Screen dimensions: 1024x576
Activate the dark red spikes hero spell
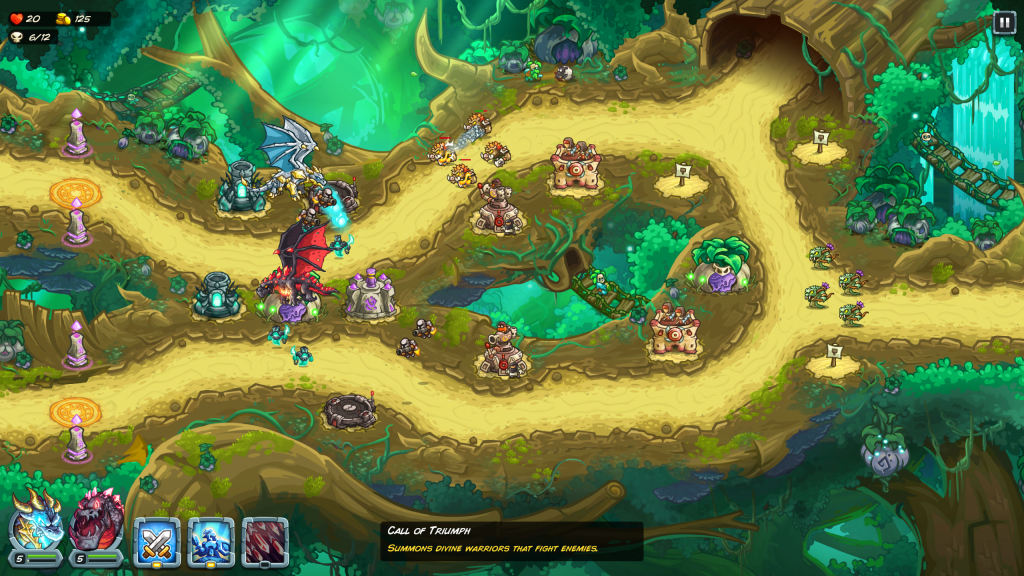pos(265,541)
